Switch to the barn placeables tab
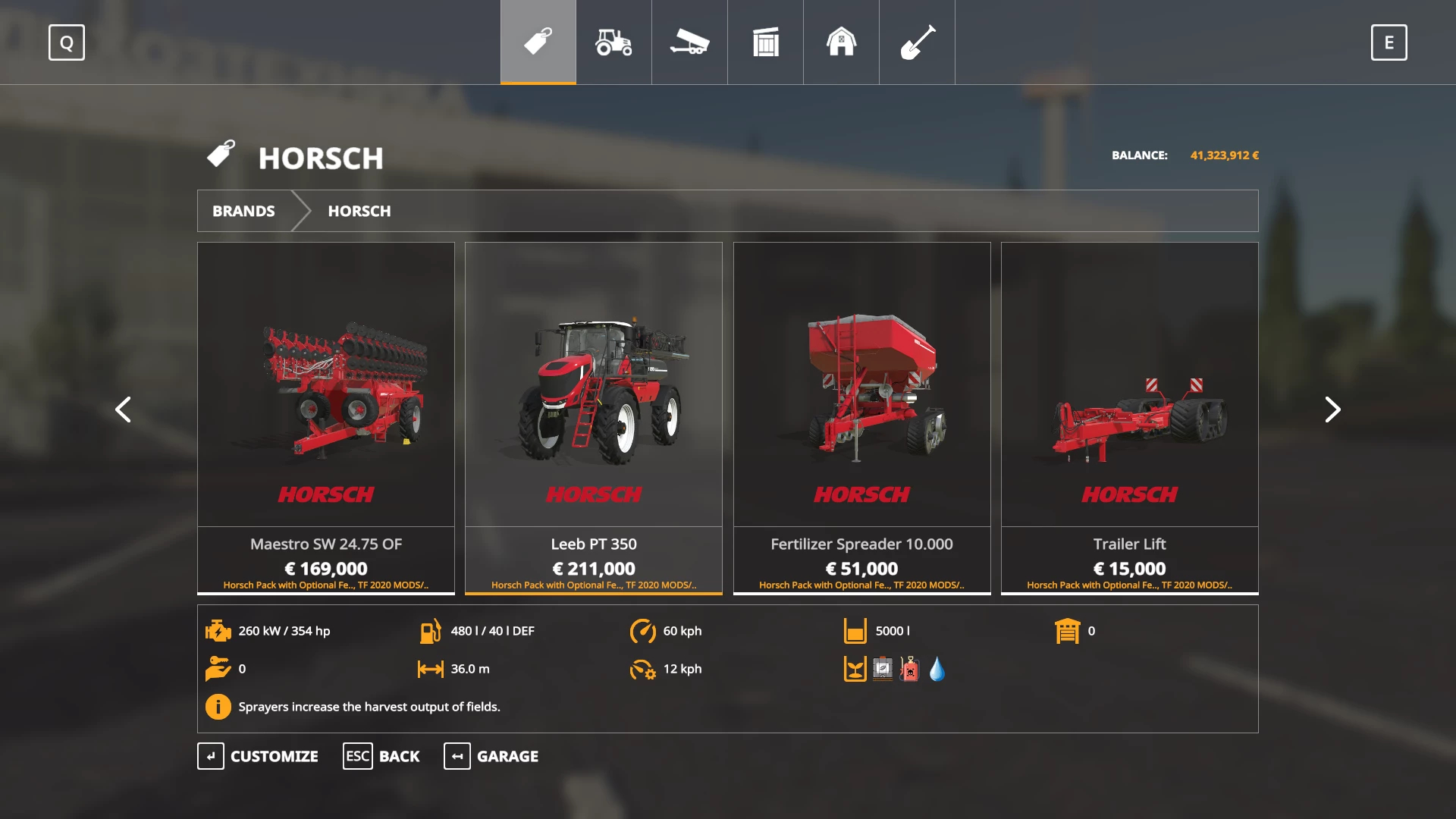This screenshot has width=1456, height=819. [841, 42]
